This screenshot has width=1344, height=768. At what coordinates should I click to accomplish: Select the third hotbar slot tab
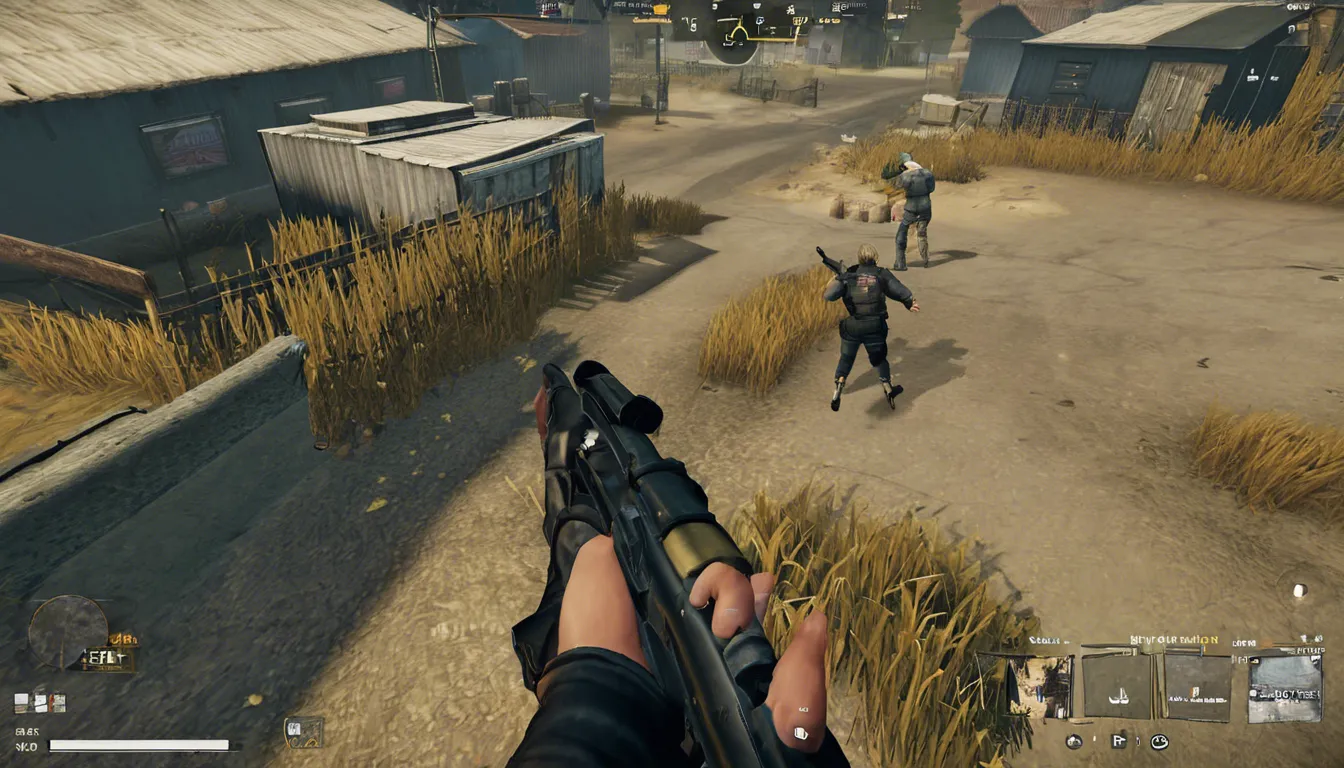(x=1195, y=689)
